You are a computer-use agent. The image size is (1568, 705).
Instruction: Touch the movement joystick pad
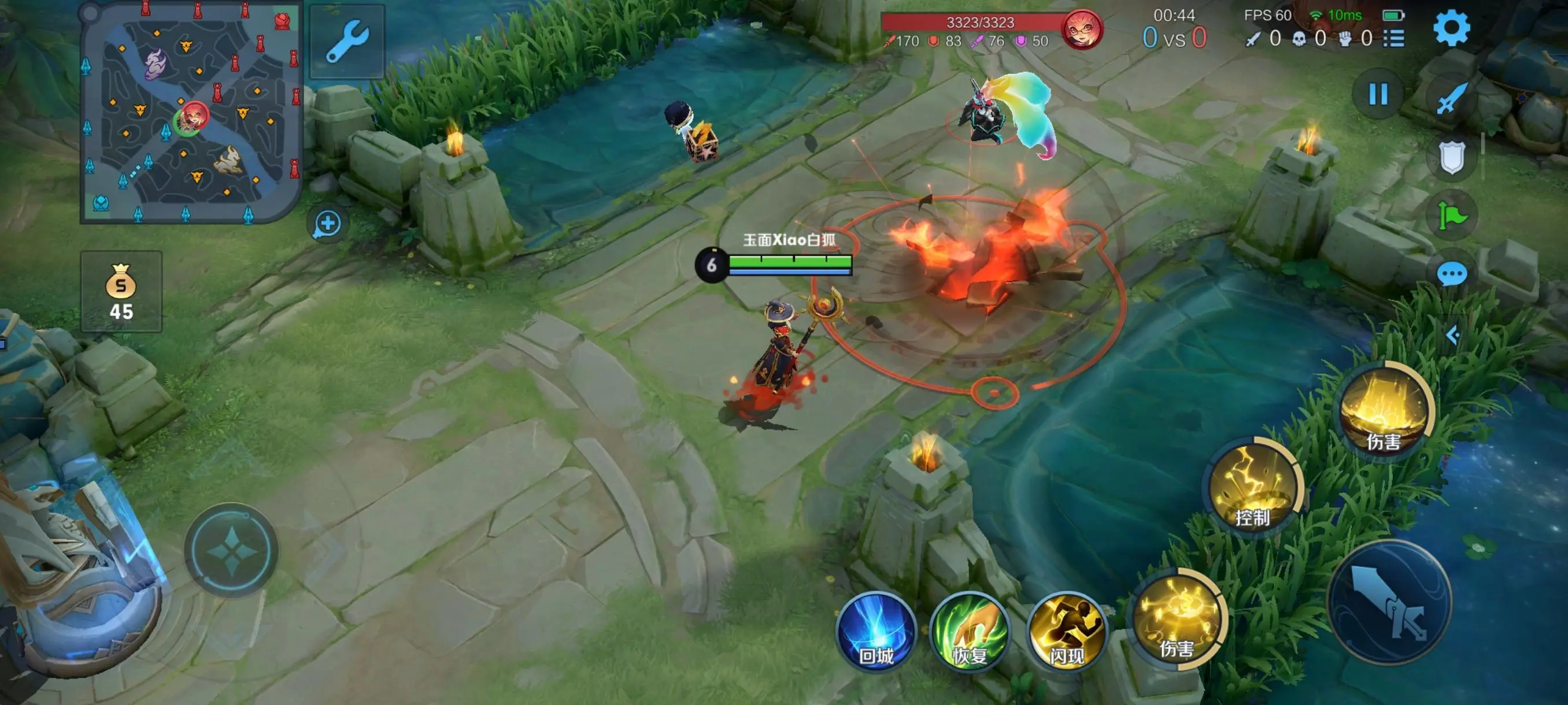coord(232,551)
